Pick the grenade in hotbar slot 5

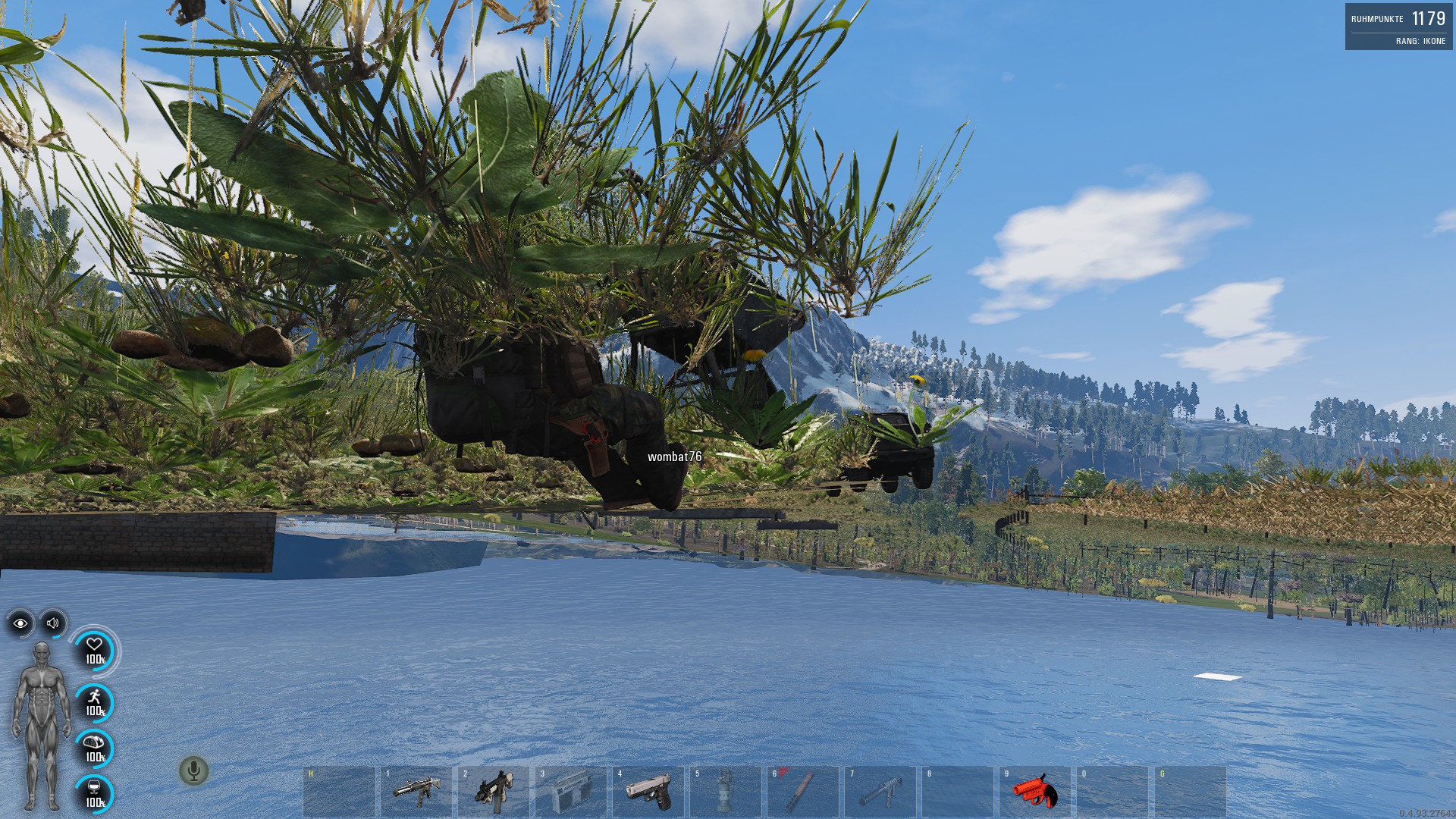point(725,791)
